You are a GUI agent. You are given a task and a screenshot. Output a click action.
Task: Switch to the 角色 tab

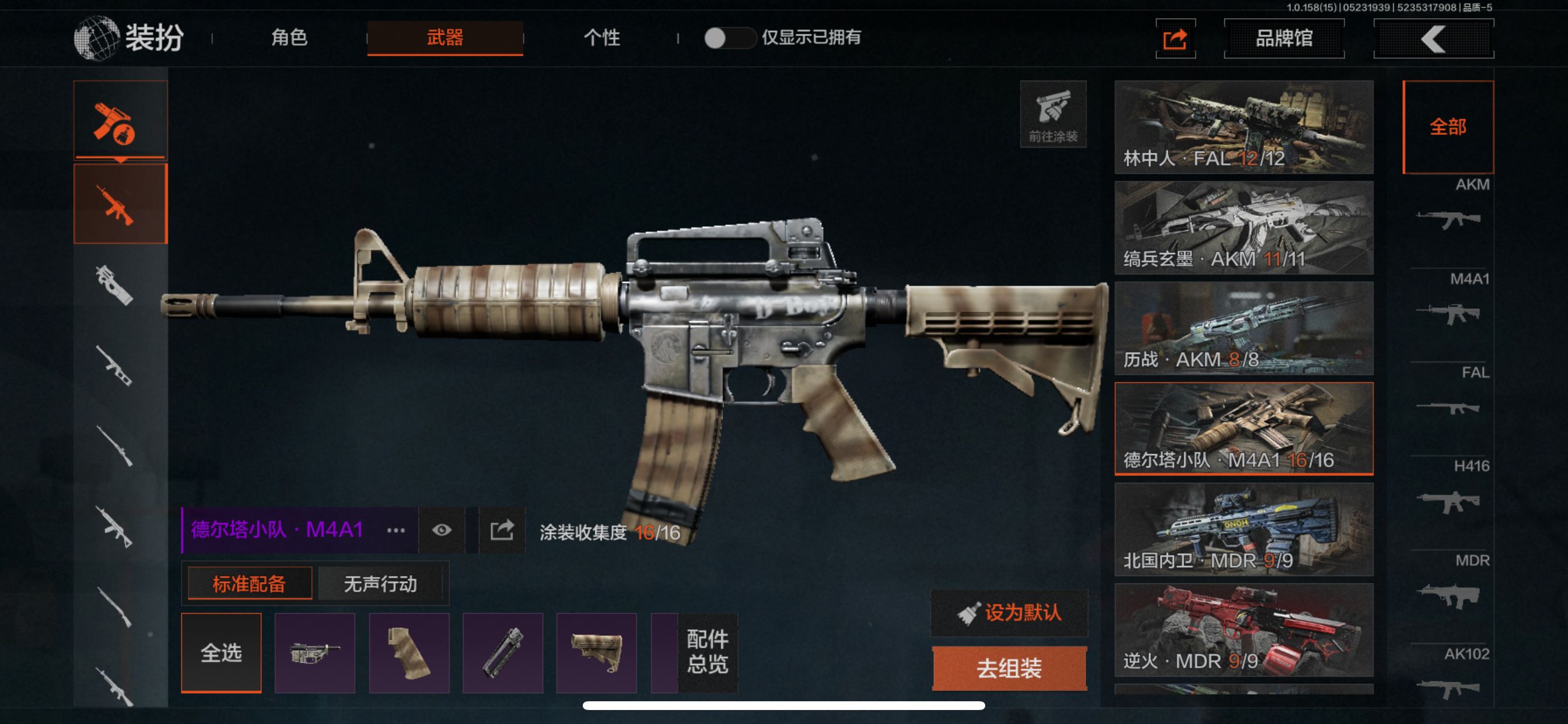[x=289, y=38]
